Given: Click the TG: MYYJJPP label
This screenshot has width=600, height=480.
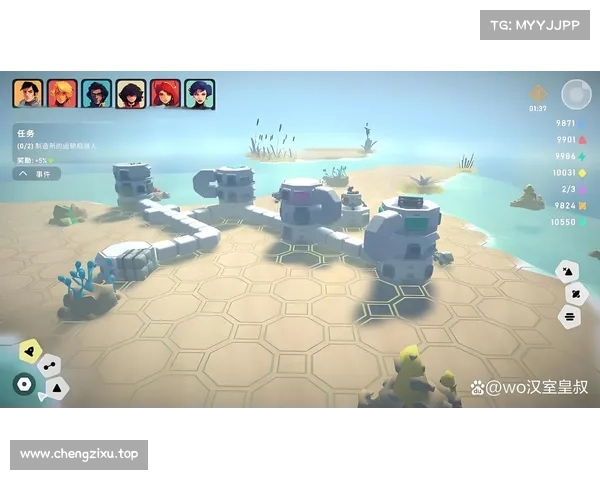Looking at the screenshot, I should [535, 24].
